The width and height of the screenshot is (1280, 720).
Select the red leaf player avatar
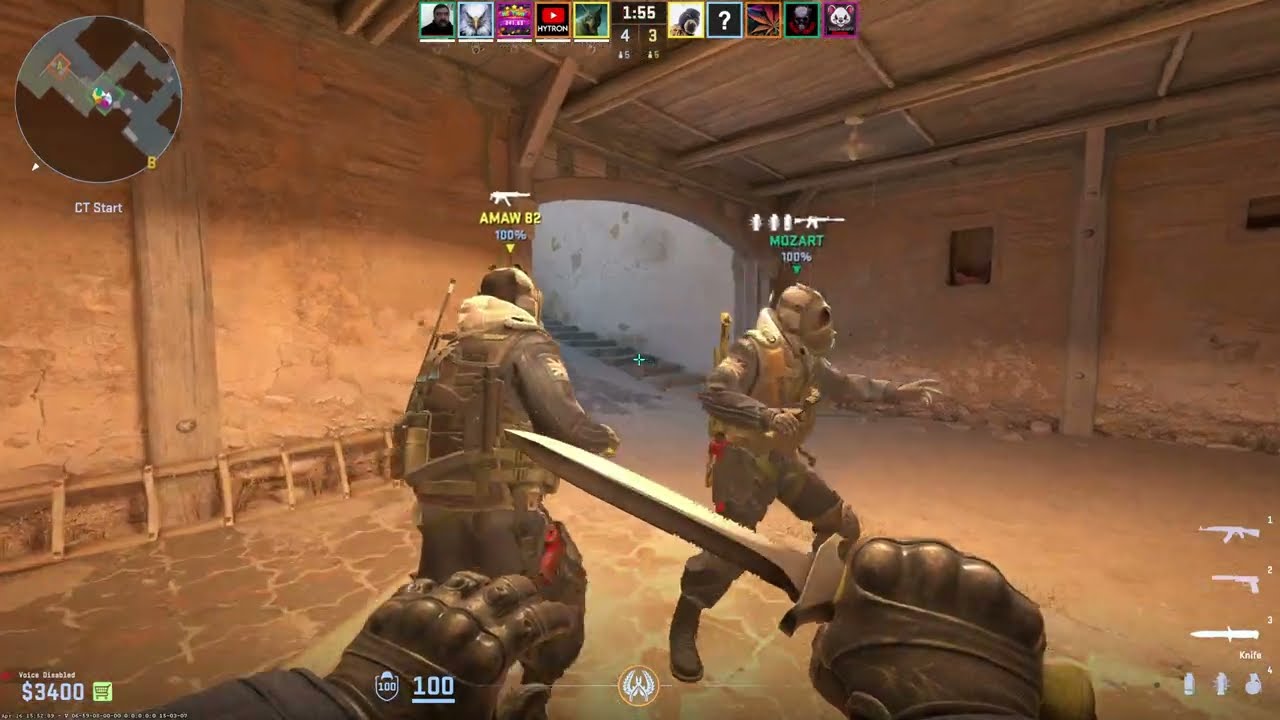tap(763, 20)
